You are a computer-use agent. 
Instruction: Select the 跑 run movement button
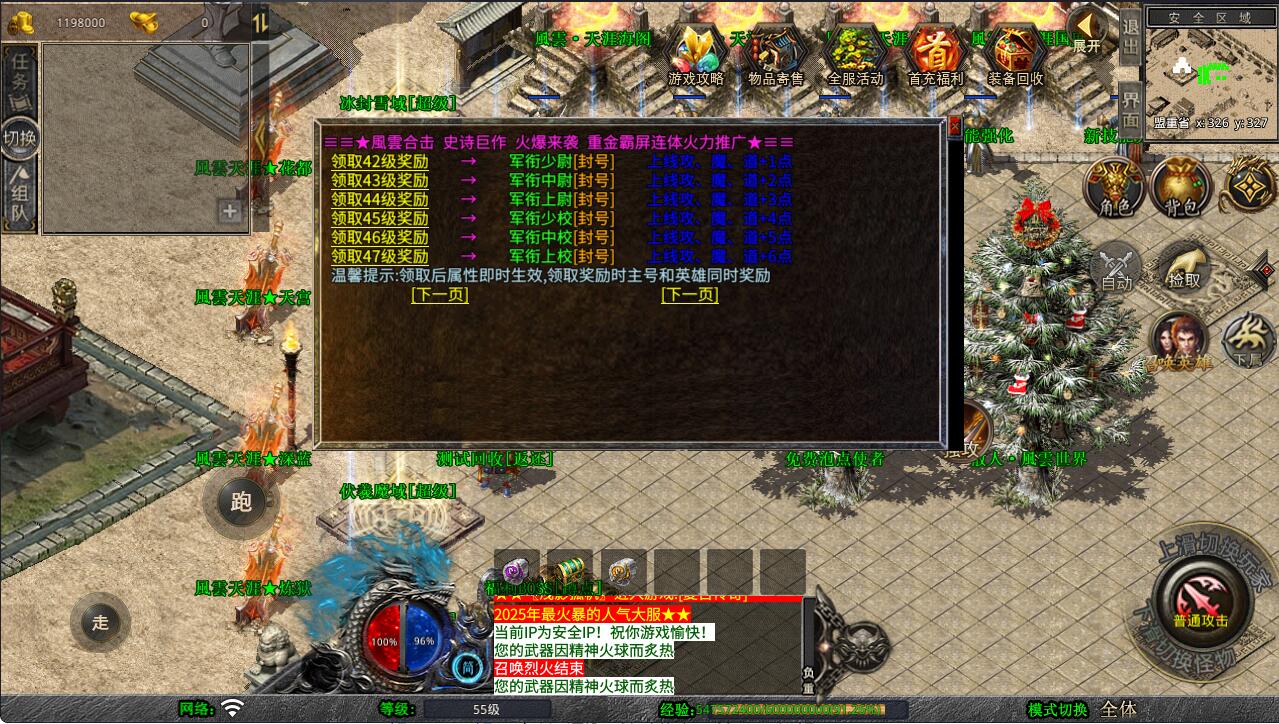tap(241, 501)
